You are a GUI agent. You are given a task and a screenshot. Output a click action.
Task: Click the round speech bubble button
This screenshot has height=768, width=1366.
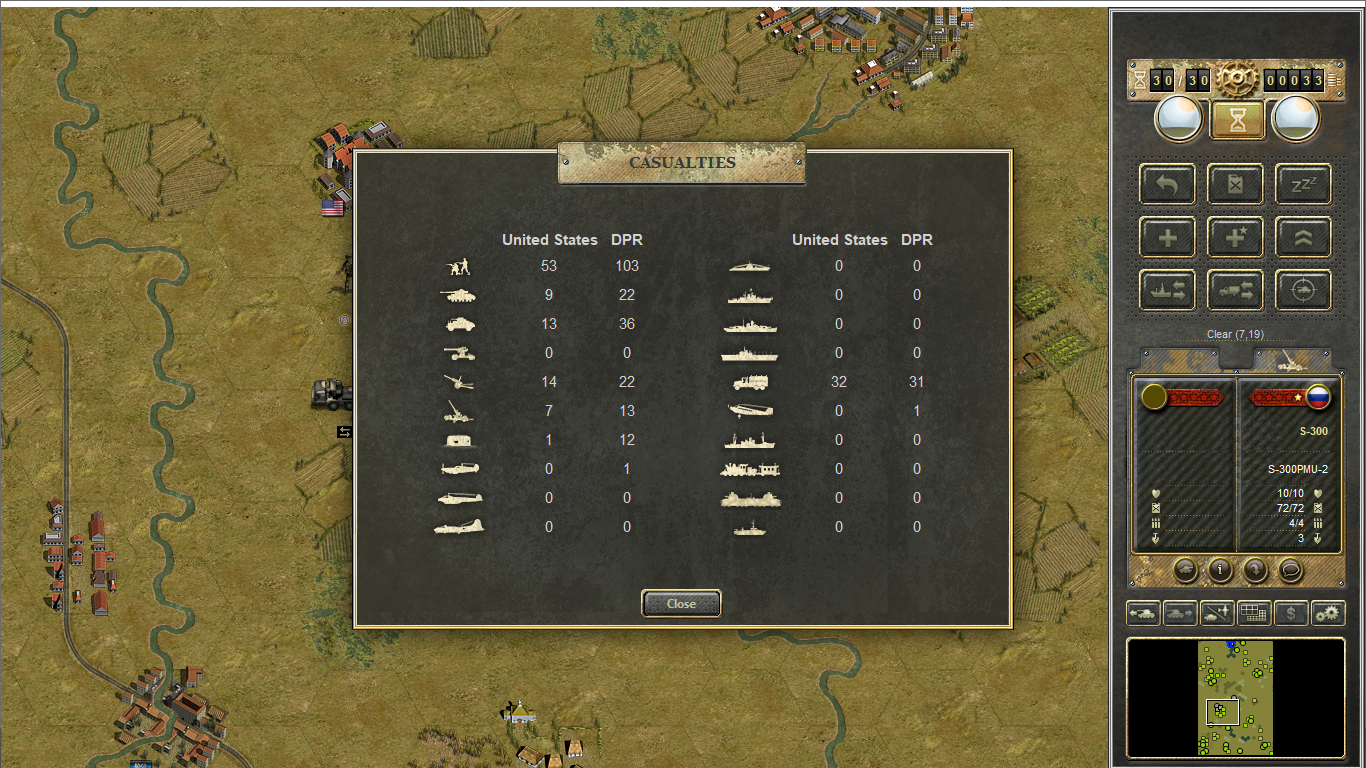click(x=1290, y=570)
